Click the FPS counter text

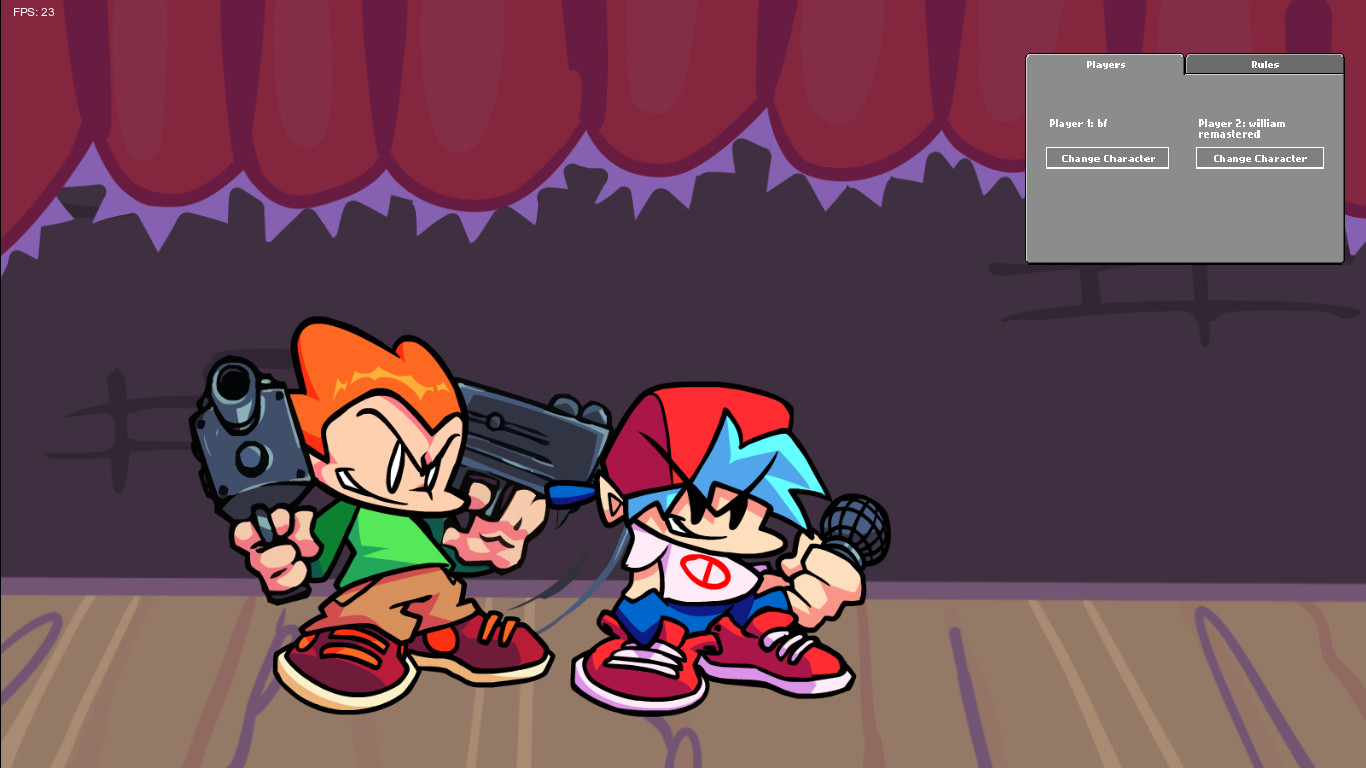33,12
